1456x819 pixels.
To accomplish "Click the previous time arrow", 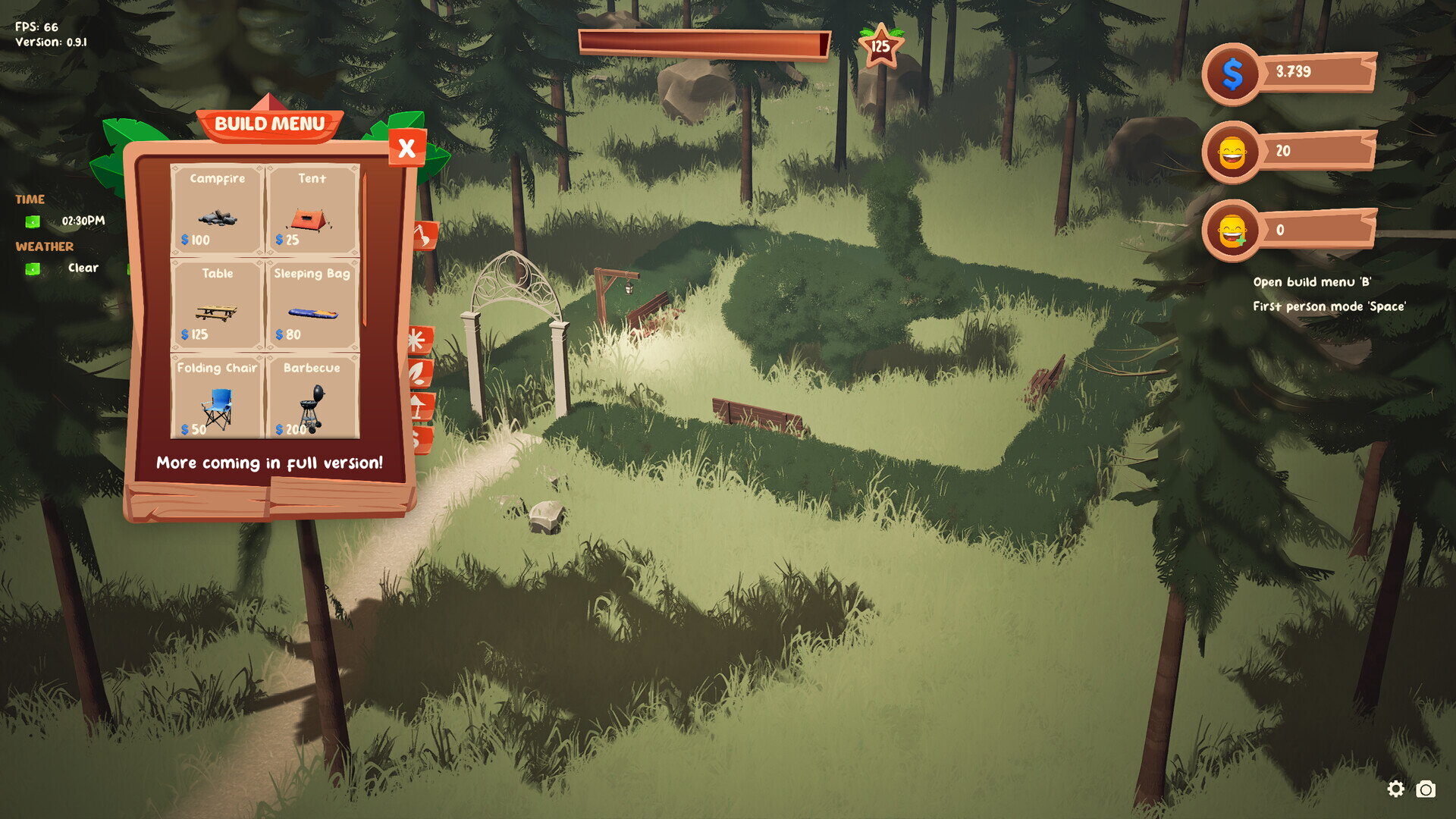I will click(33, 221).
